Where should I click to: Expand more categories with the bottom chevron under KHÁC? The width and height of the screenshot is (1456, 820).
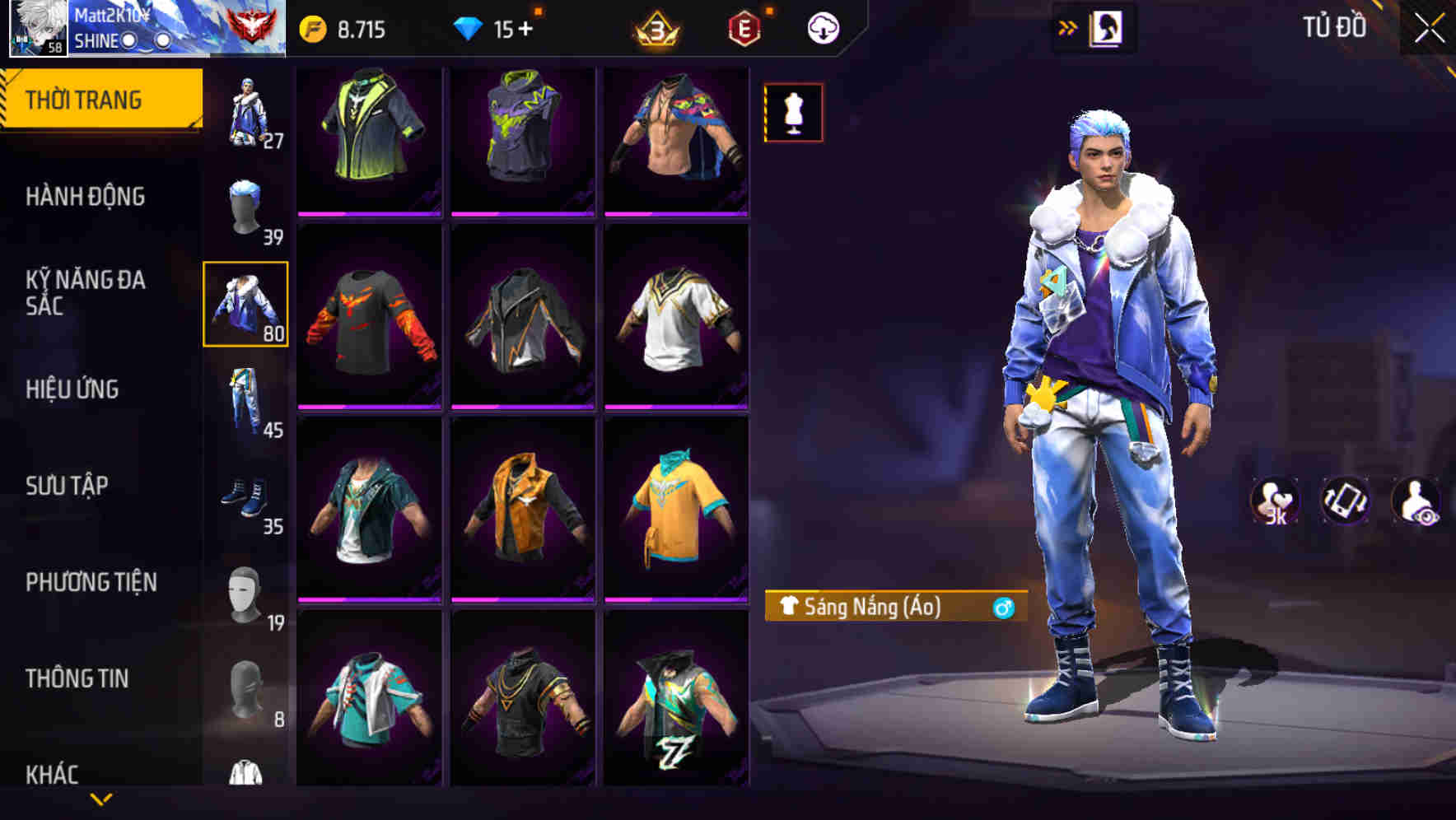[100, 800]
